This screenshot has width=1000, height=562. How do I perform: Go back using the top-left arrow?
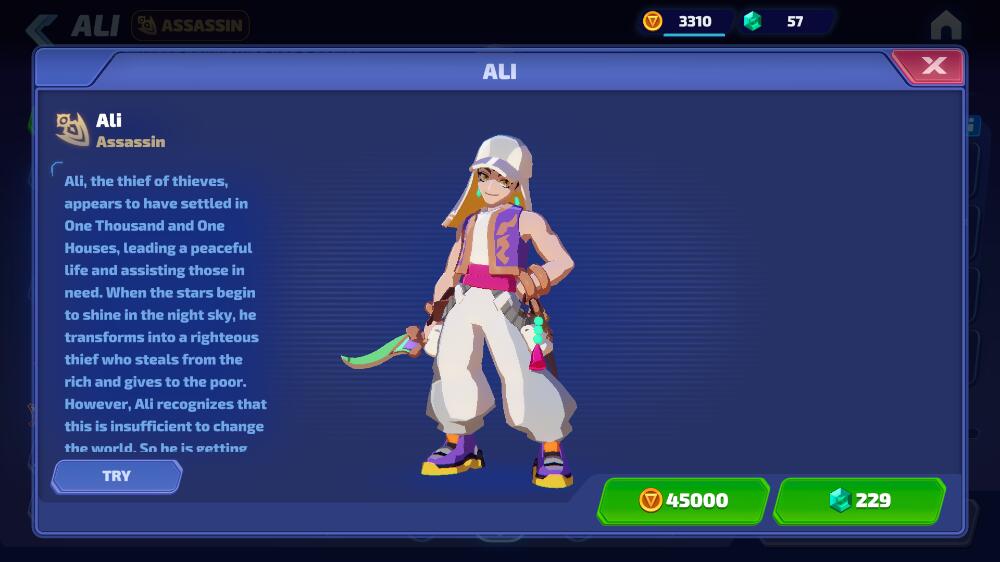tap(41, 27)
